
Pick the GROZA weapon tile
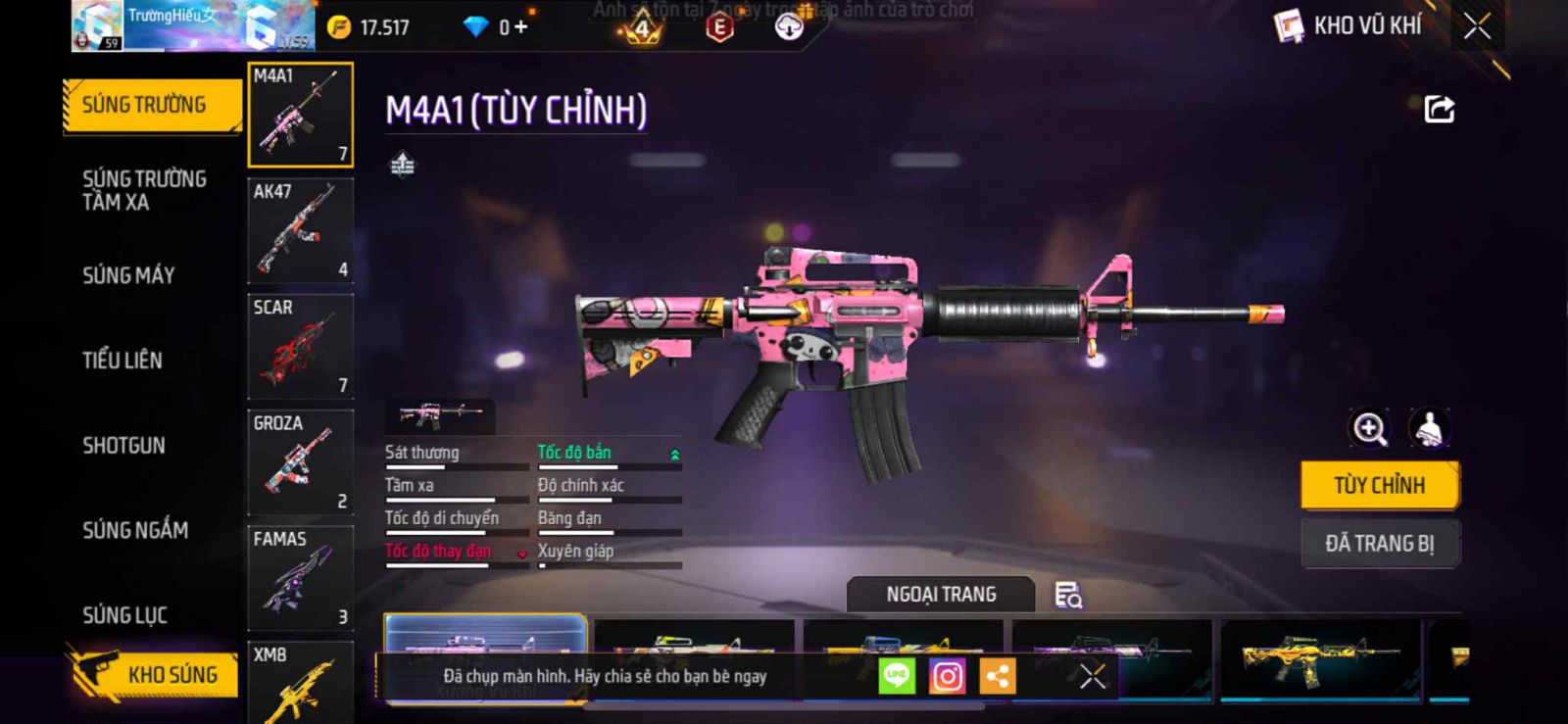pos(300,462)
